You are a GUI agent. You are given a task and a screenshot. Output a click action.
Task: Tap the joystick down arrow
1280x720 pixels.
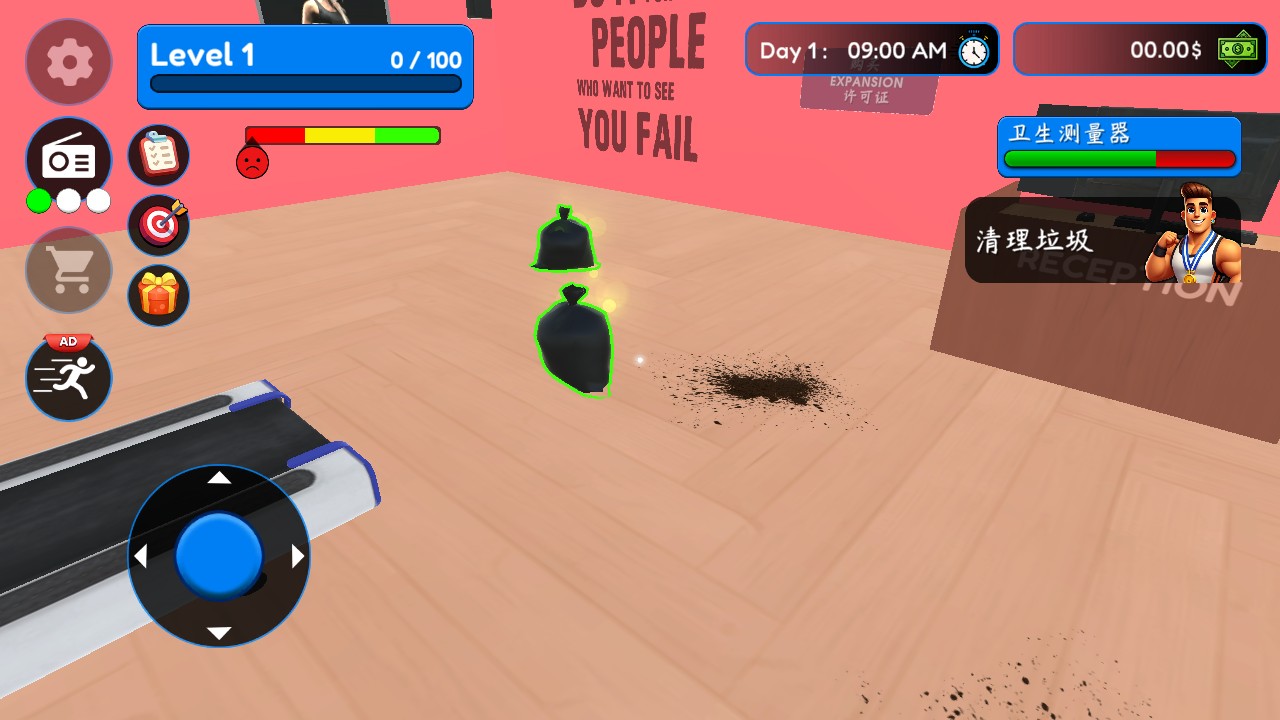[x=219, y=633]
